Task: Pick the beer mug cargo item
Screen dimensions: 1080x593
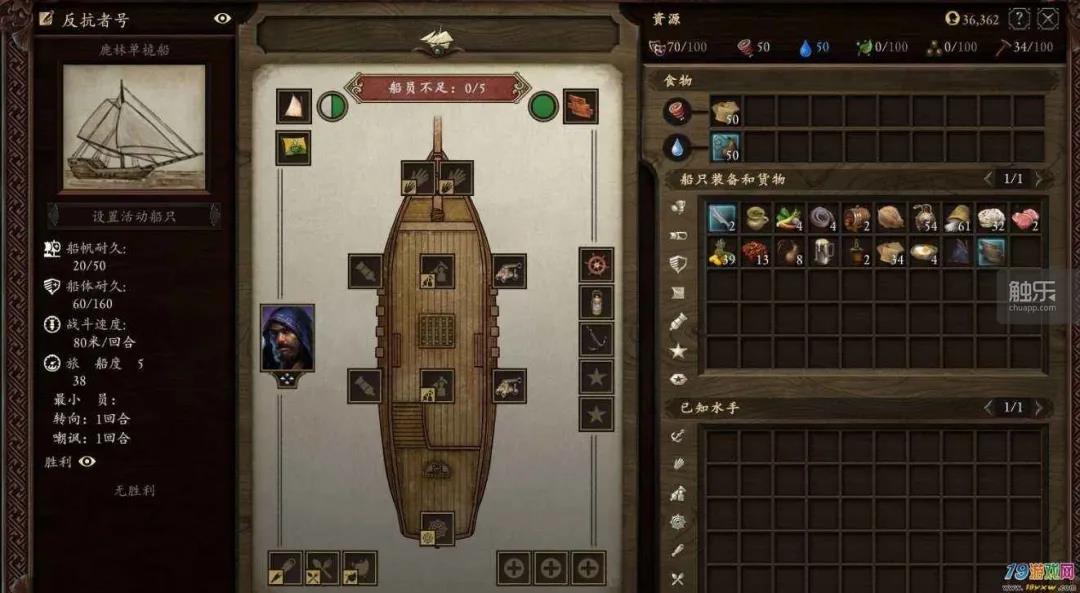Action: pyautogui.click(x=822, y=250)
